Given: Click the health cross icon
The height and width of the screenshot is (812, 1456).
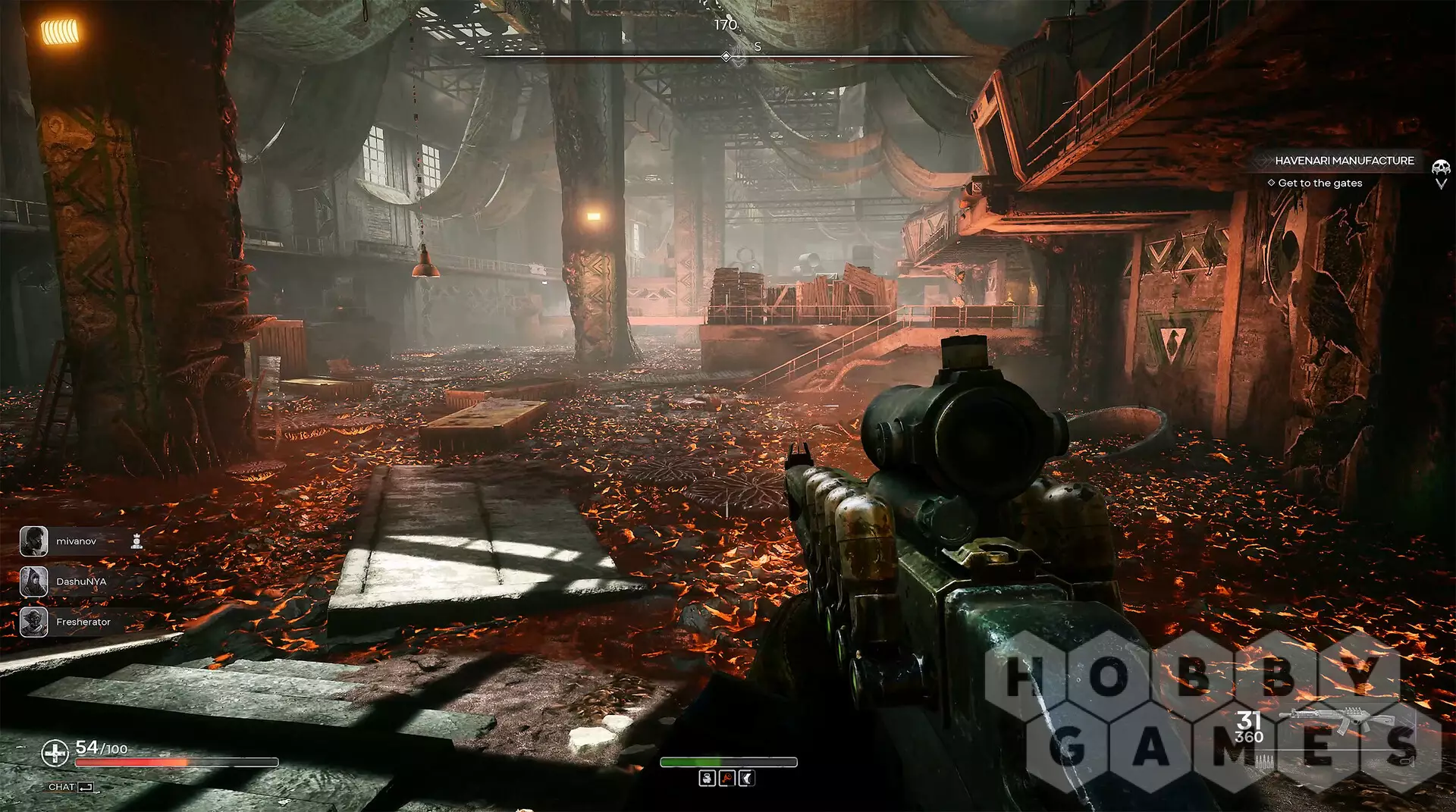Looking at the screenshot, I should [55, 753].
